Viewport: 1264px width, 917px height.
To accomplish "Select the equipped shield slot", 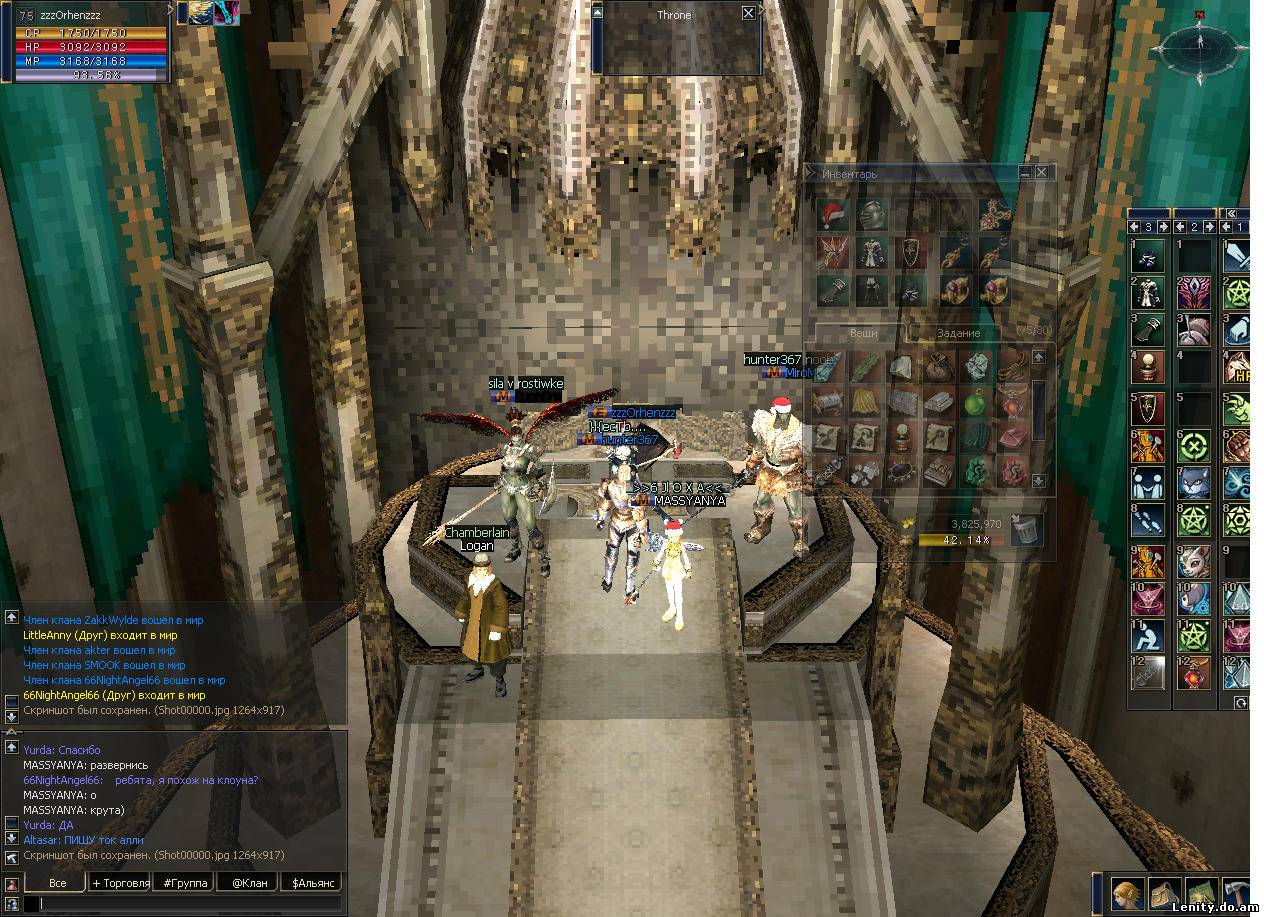I will pyautogui.click(x=910, y=251).
